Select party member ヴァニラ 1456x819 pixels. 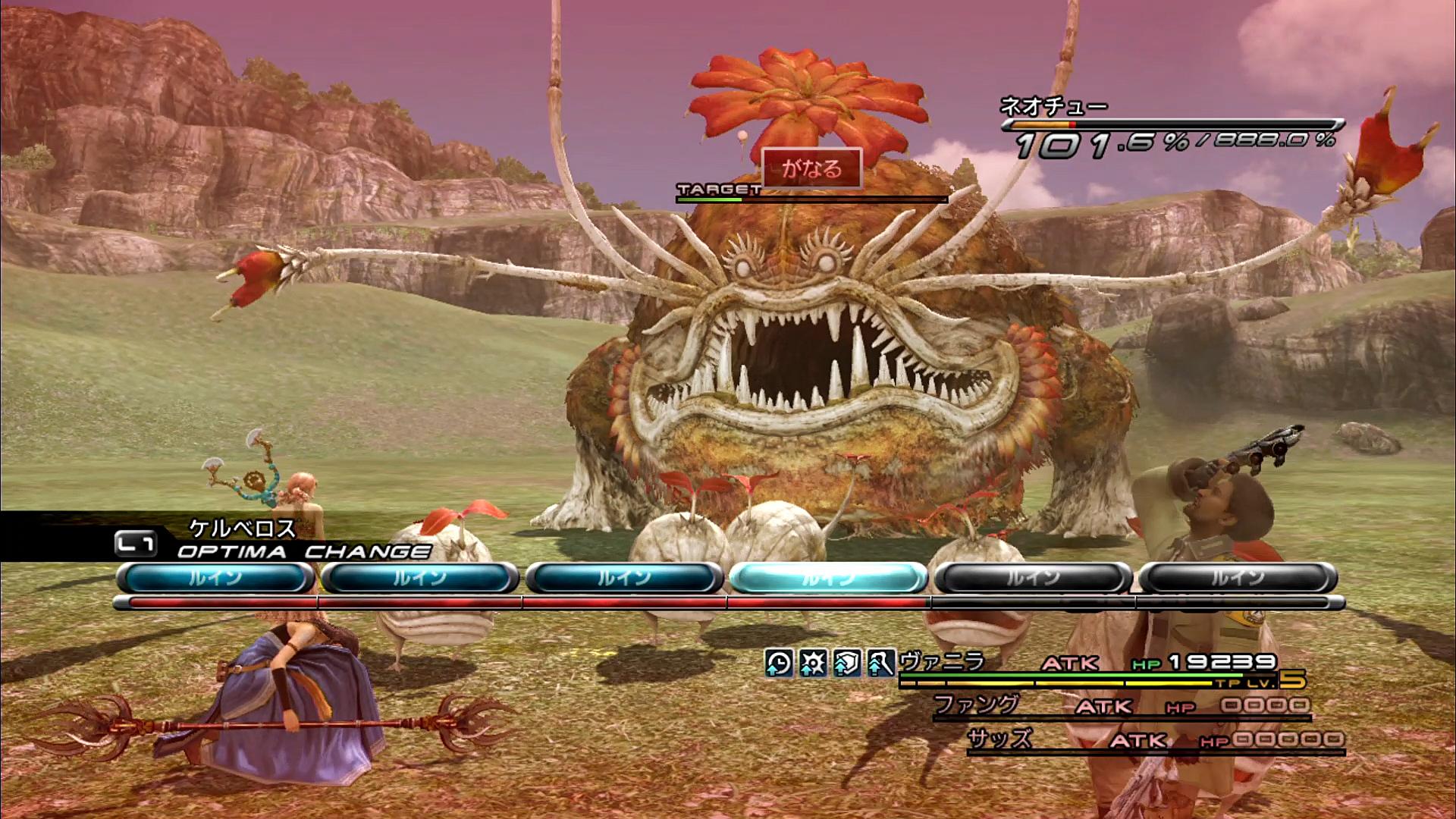[x=941, y=662]
